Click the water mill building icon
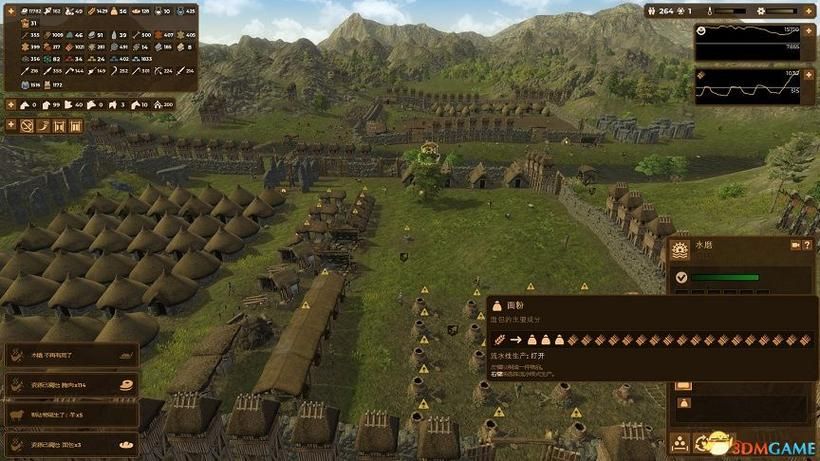Viewport: 820px width, 461px height. point(681,251)
